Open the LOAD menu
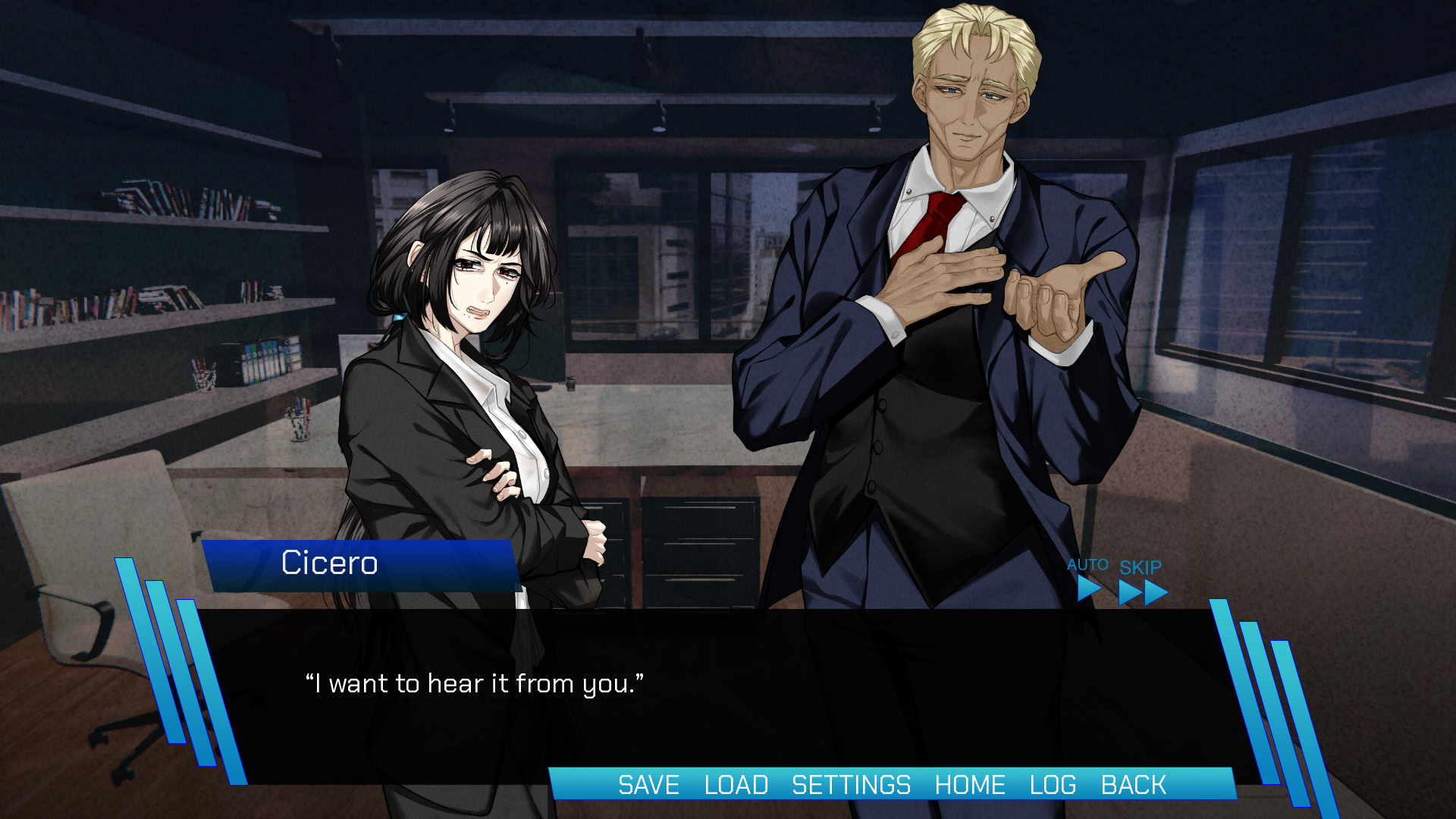The height and width of the screenshot is (819, 1456). point(736,785)
